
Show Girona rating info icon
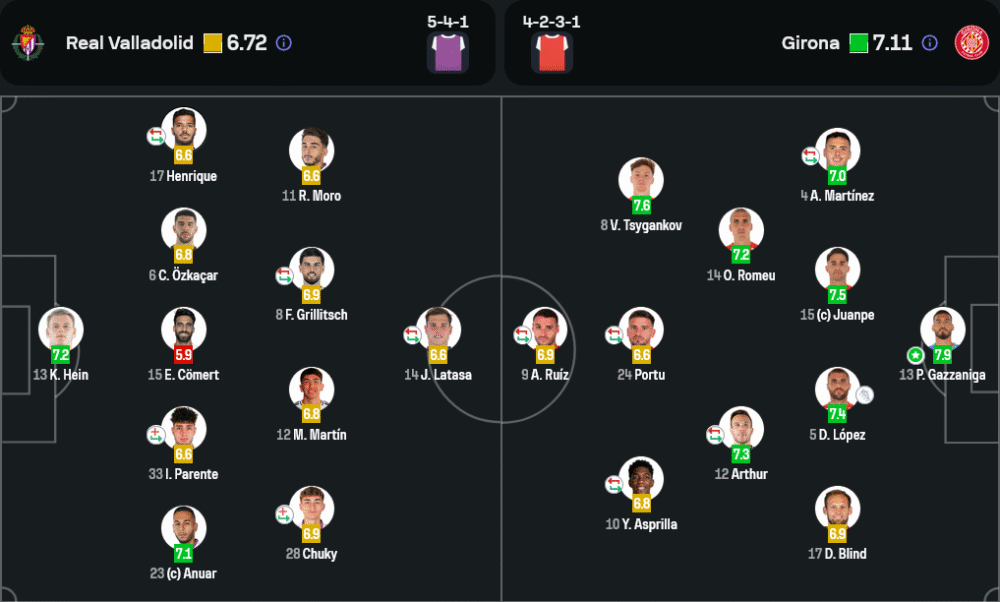pos(929,43)
